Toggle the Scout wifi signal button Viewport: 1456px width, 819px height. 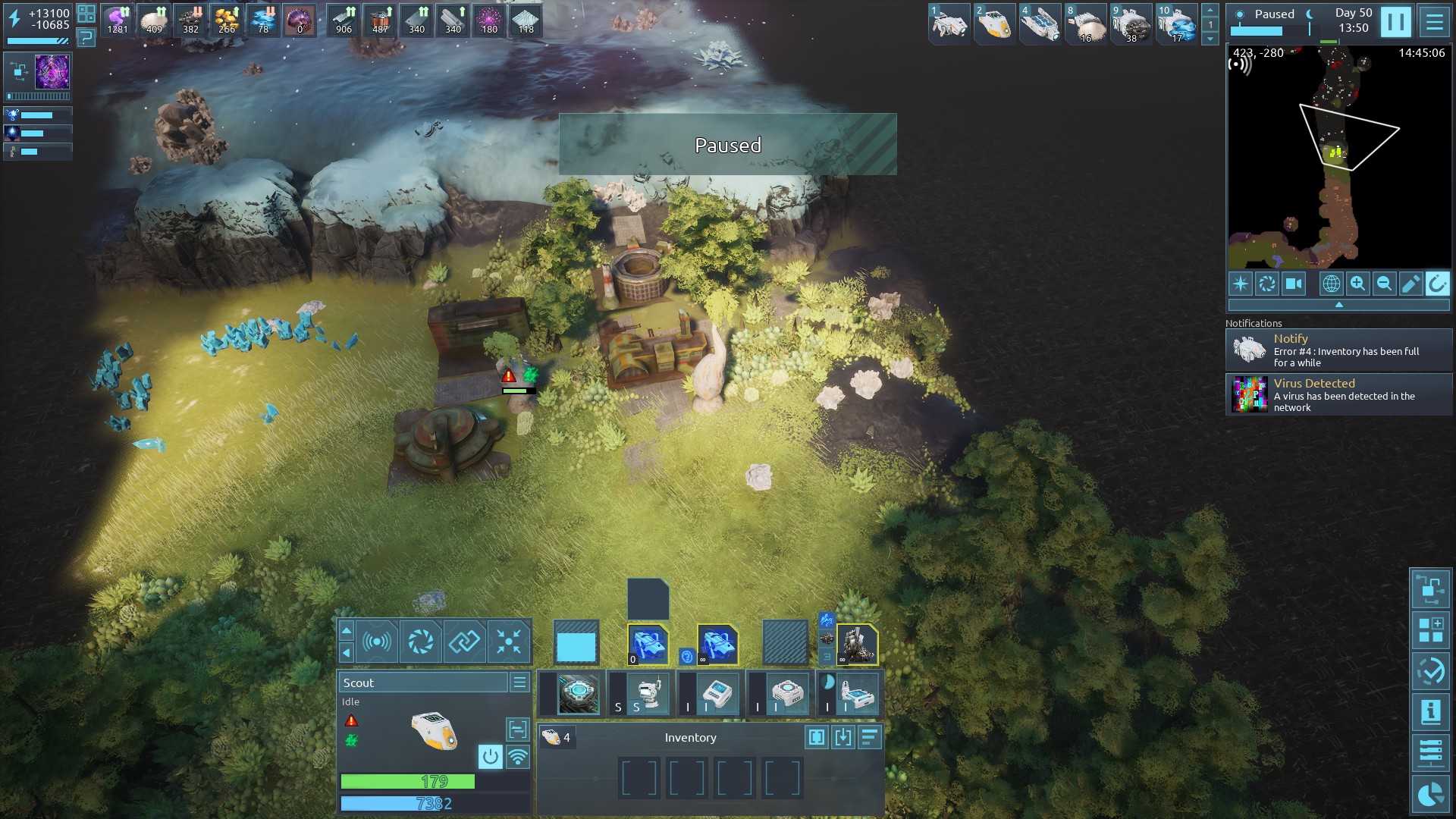tap(518, 756)
